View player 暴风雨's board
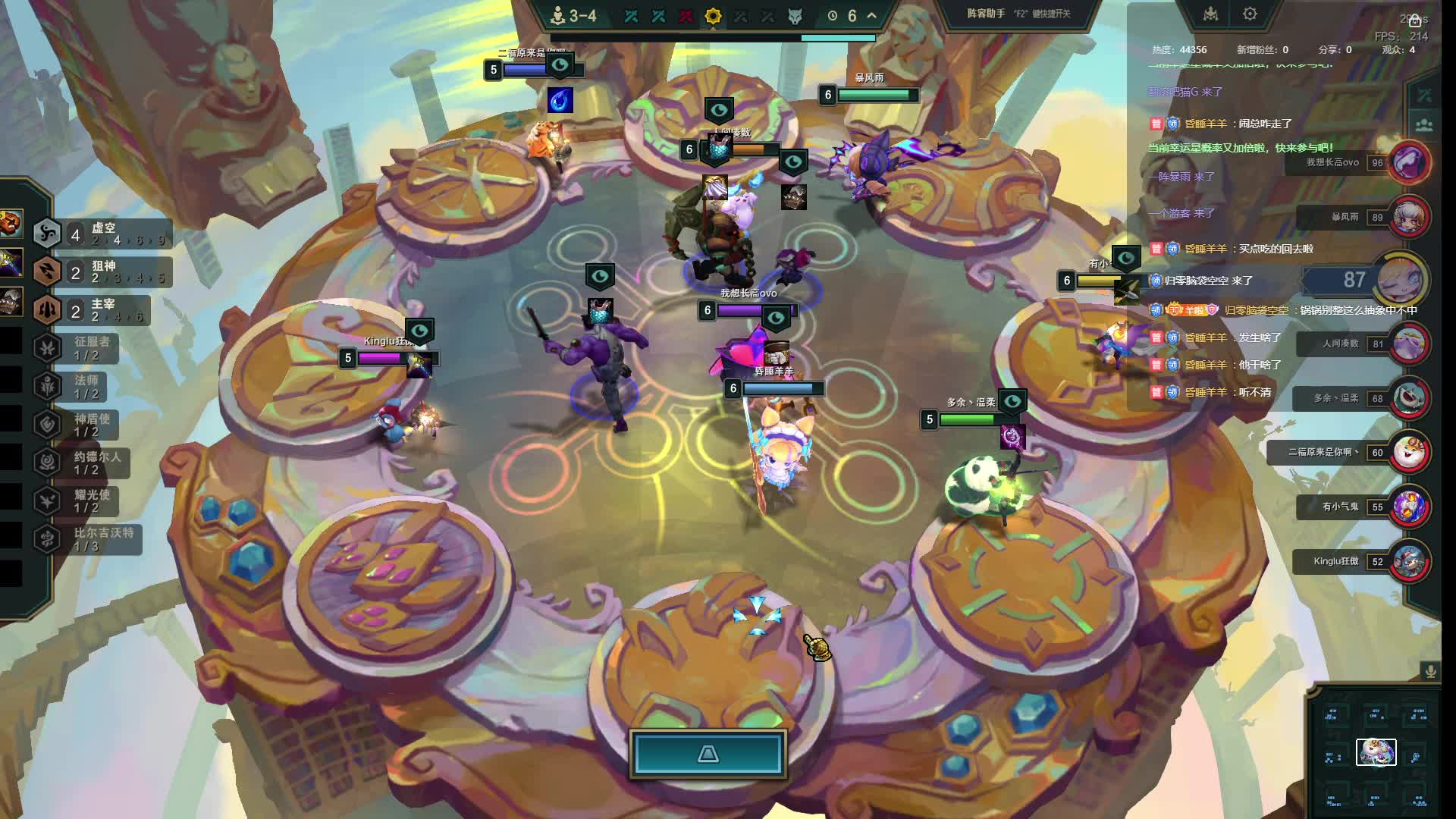This screenshot has width=1456, height=819. tap(1408, 217)
